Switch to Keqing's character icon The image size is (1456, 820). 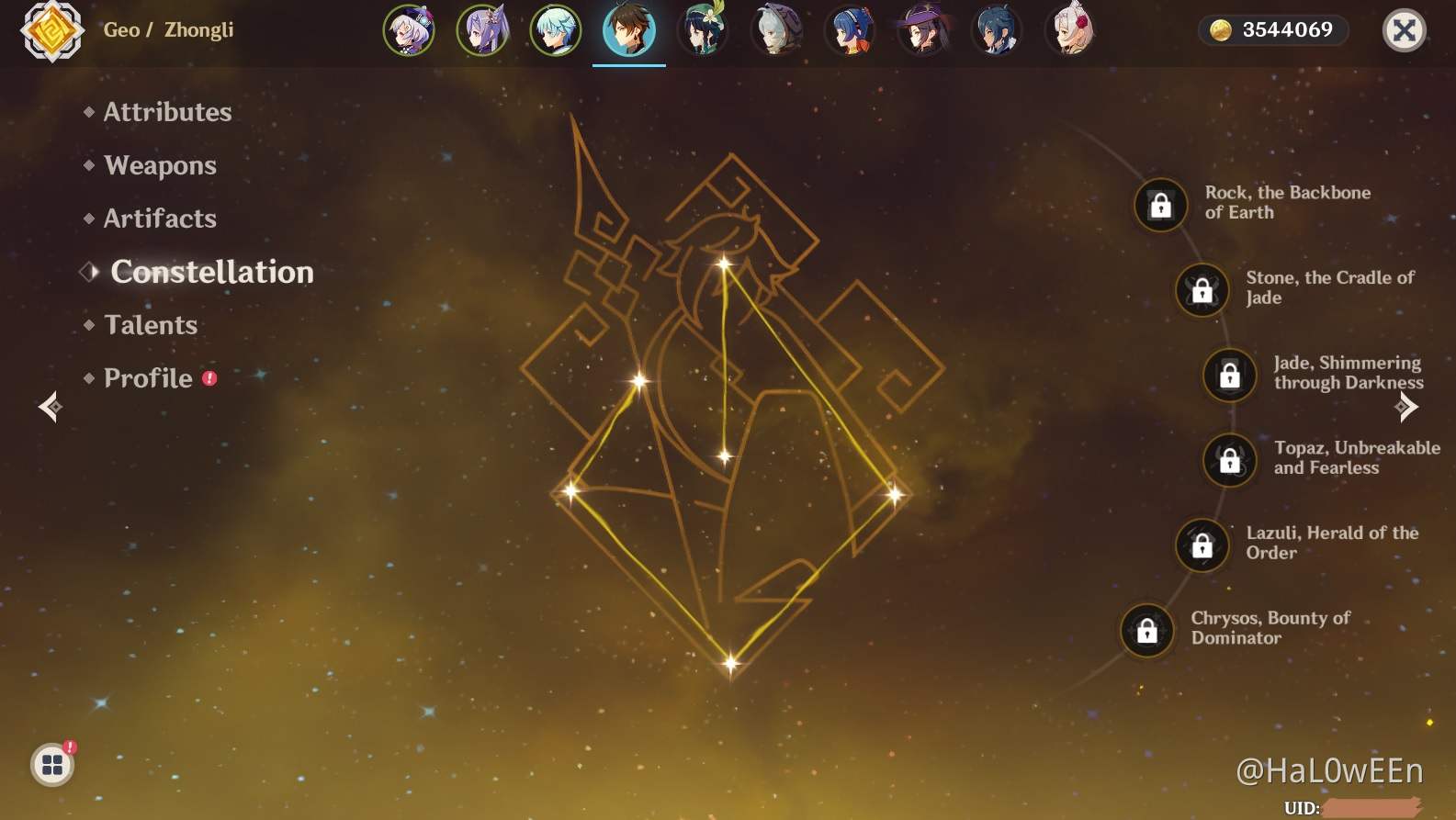[x=482, y=30]
